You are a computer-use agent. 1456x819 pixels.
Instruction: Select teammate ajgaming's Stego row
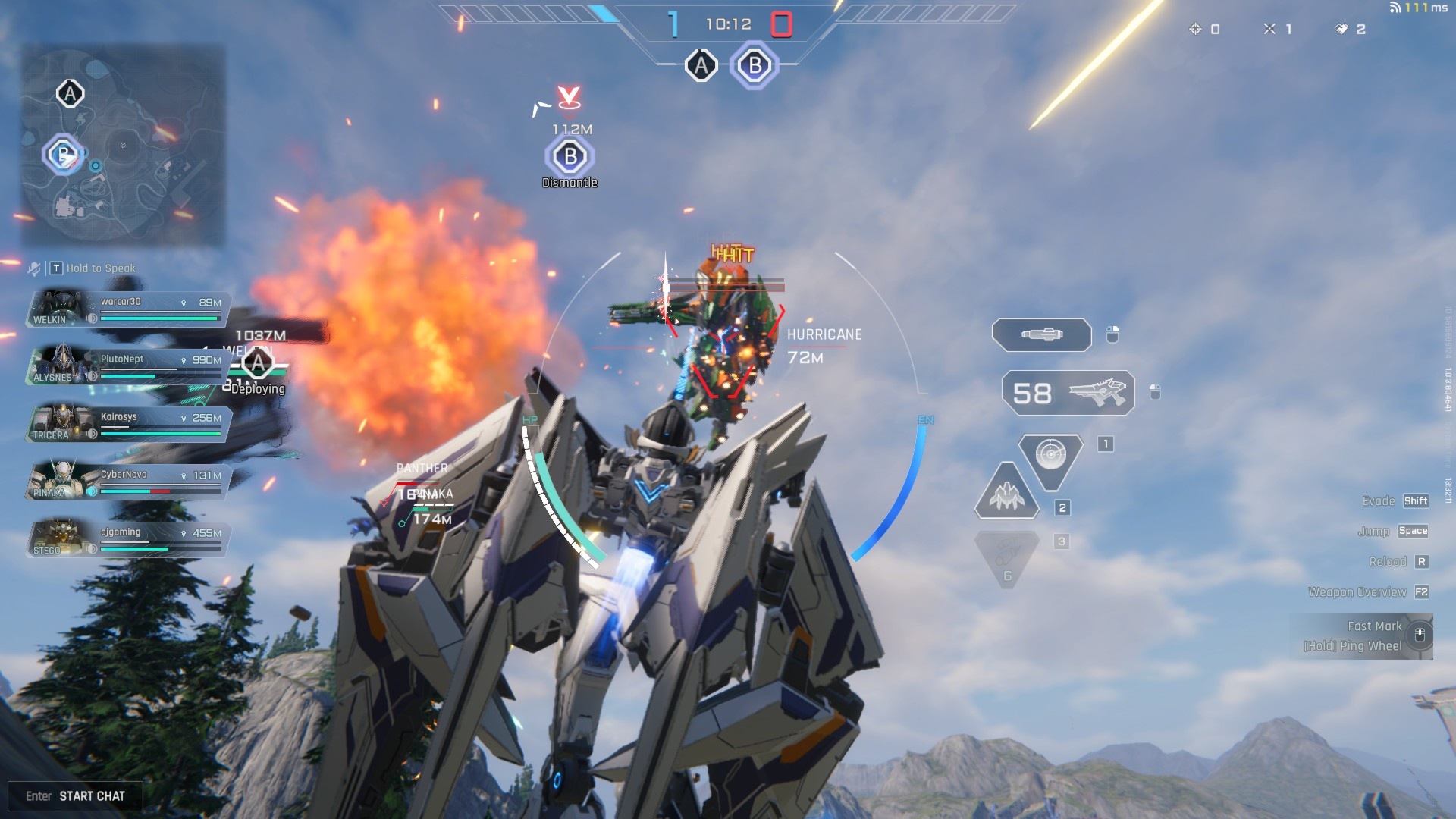[127, 540]
